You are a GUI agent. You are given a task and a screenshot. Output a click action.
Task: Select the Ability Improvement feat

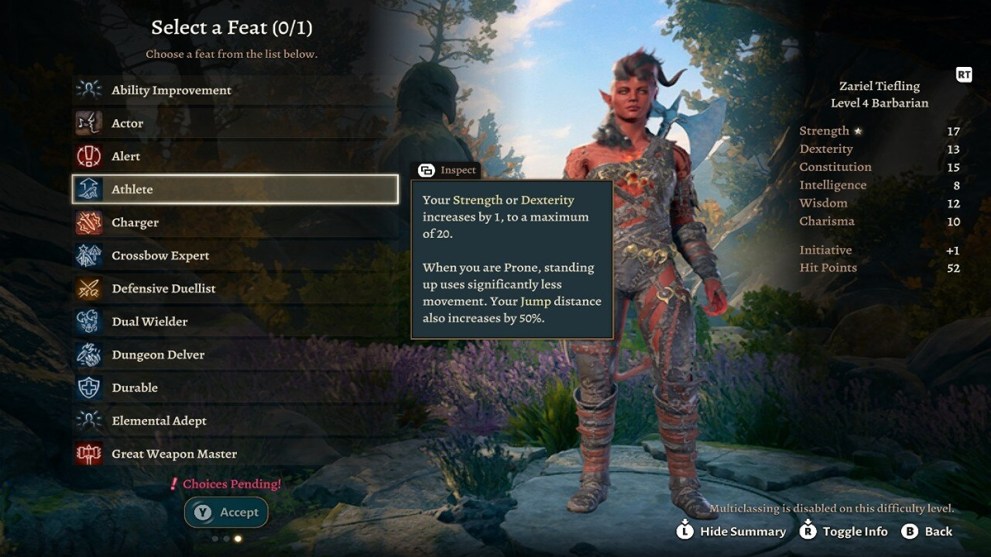pos(171,90)
